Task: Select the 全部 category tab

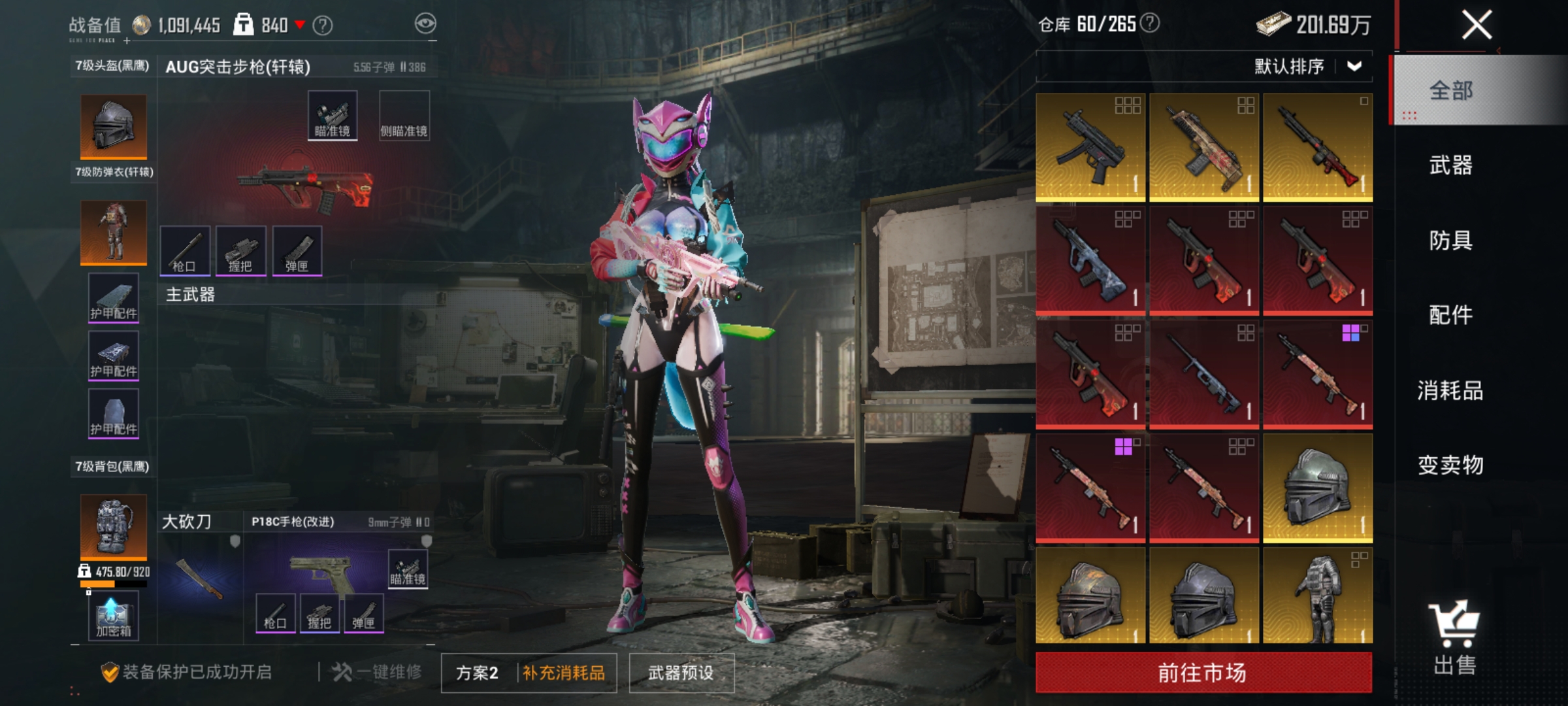Action: tap(1450, 91)
